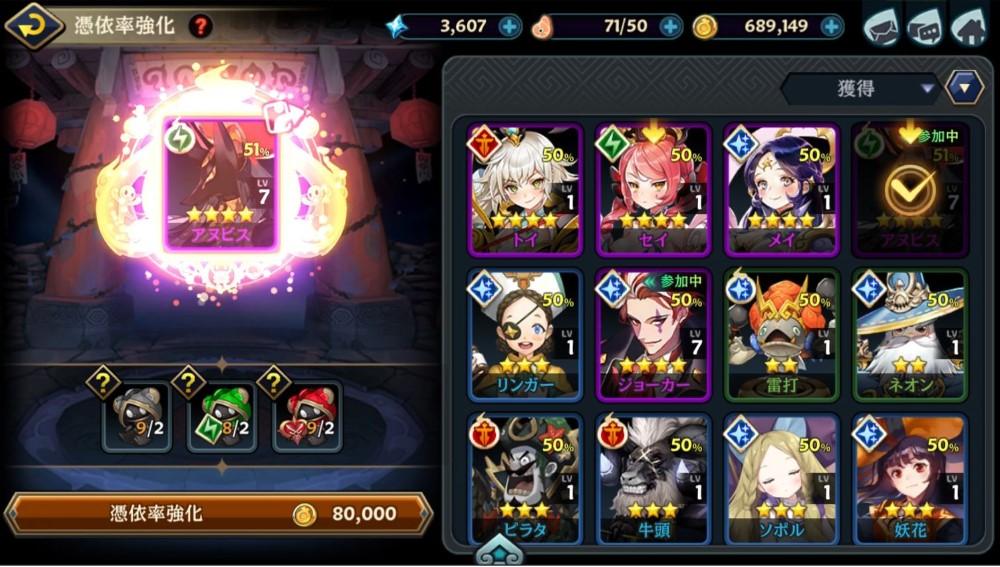The image size is (1000, 567).
Task: Open the mail envelope icon
Action: click(881, 26)
